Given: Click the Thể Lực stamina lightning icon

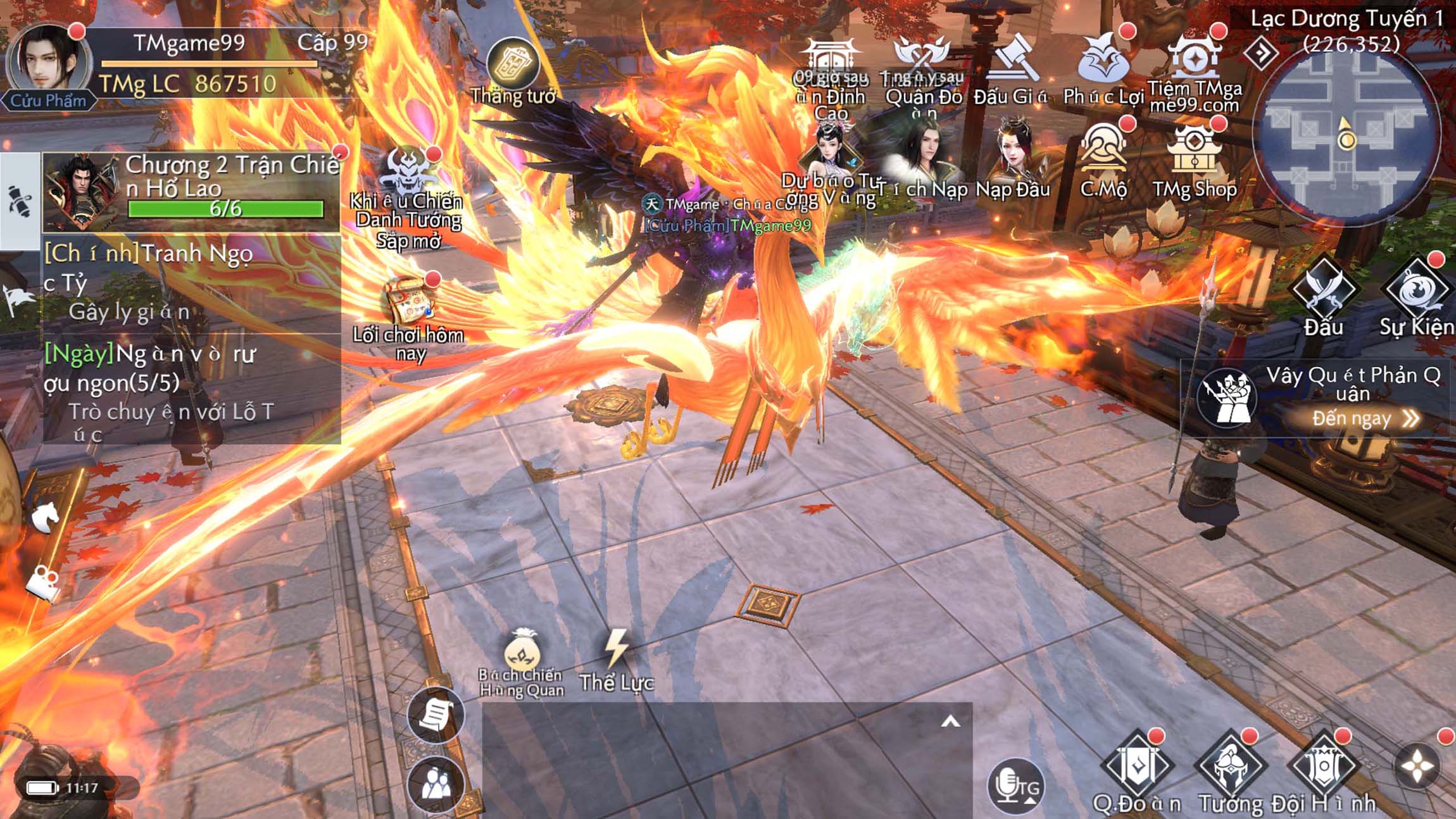Looking at the screenshot, I should point(616,649).
